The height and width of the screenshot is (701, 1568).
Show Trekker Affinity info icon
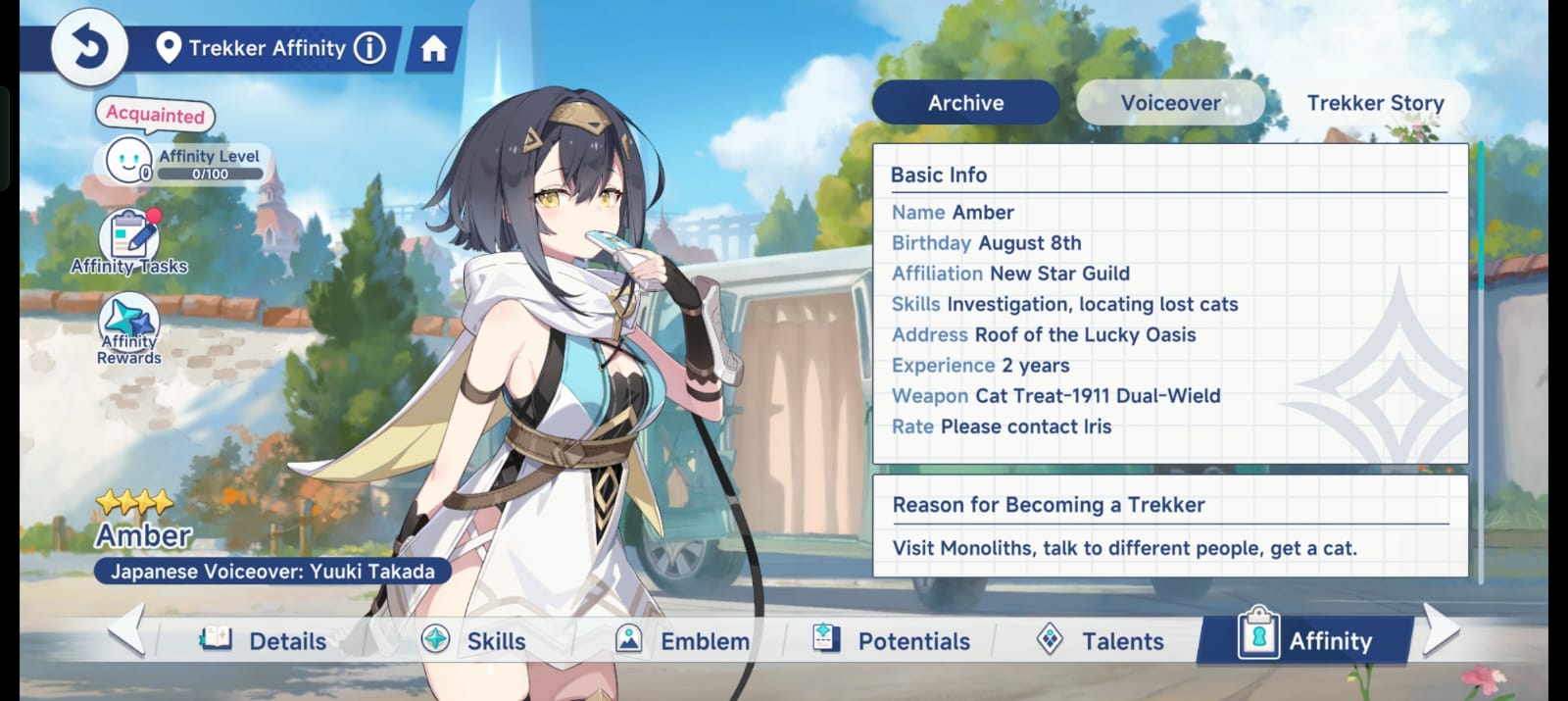point(369,48)
